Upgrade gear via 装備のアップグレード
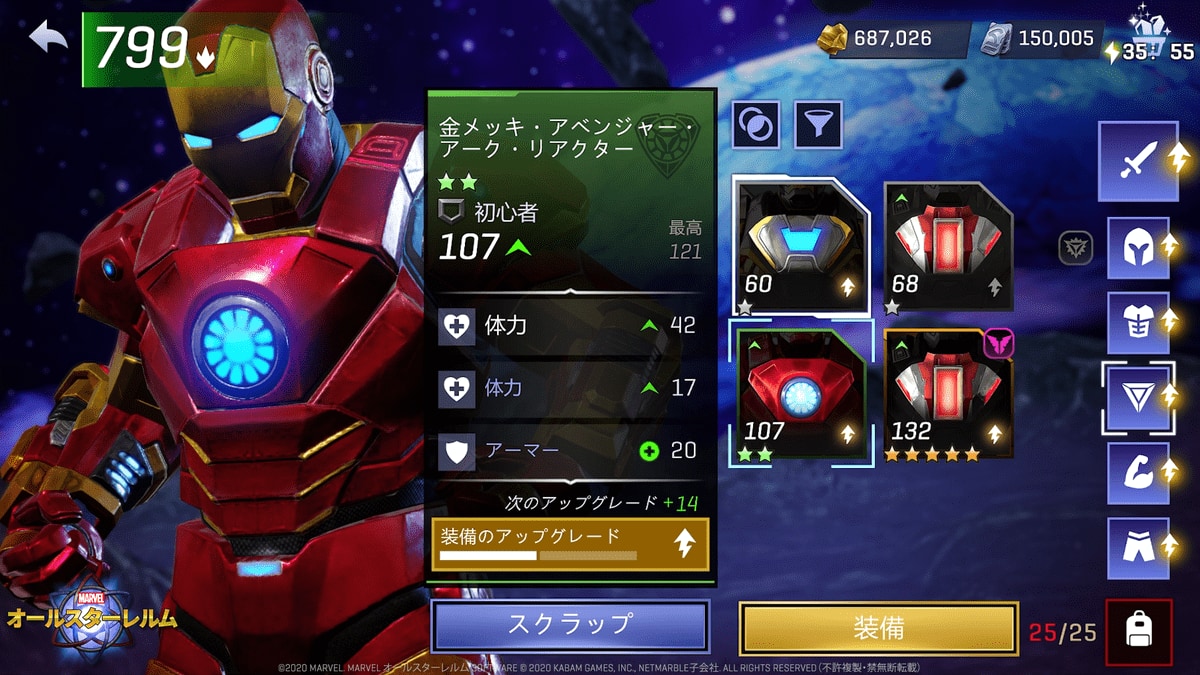The width and height of the screenshot is (1200, 675). pos(570,544)
